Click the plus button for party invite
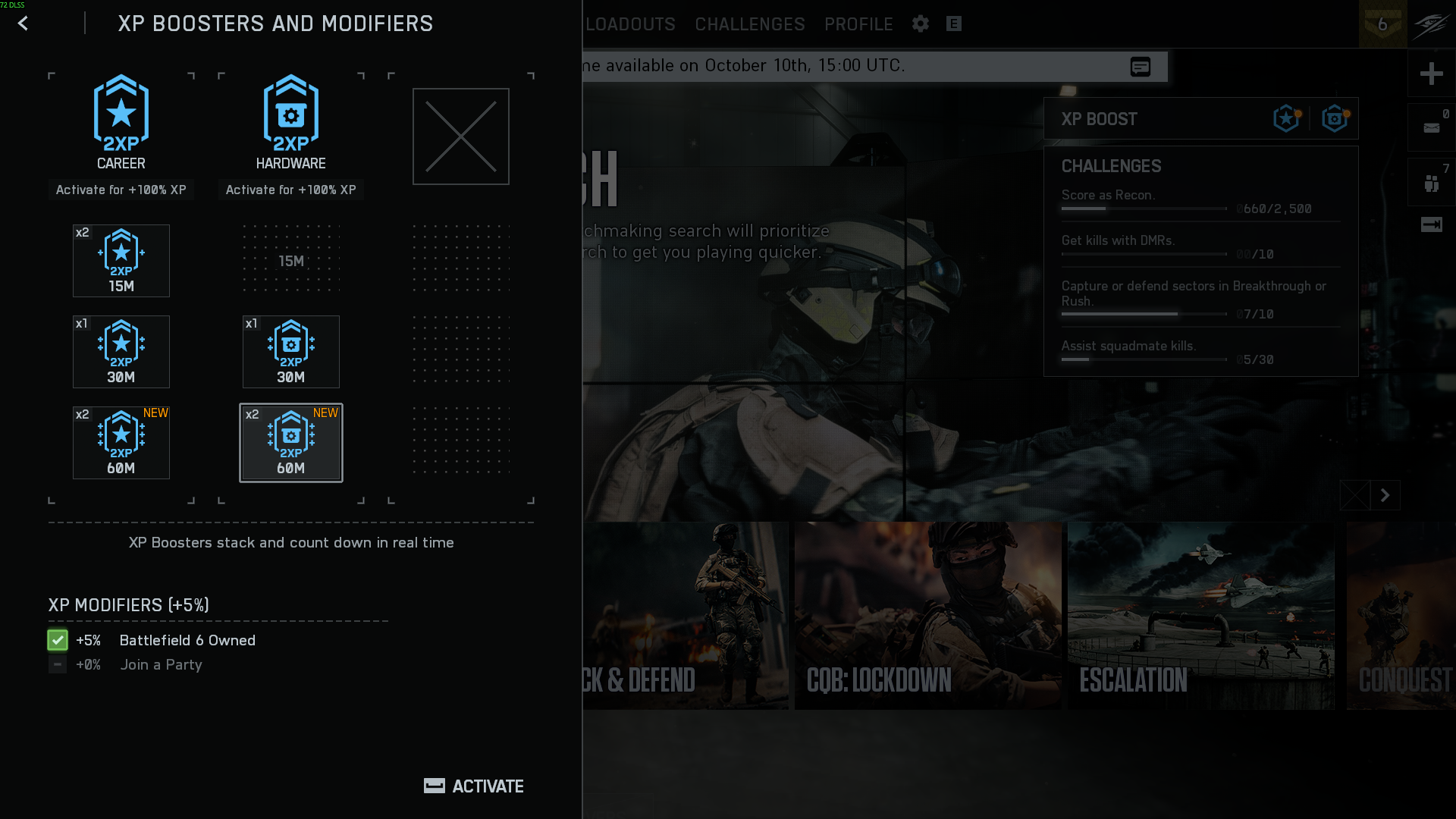1456x819 pixels. click(1431, 74)
